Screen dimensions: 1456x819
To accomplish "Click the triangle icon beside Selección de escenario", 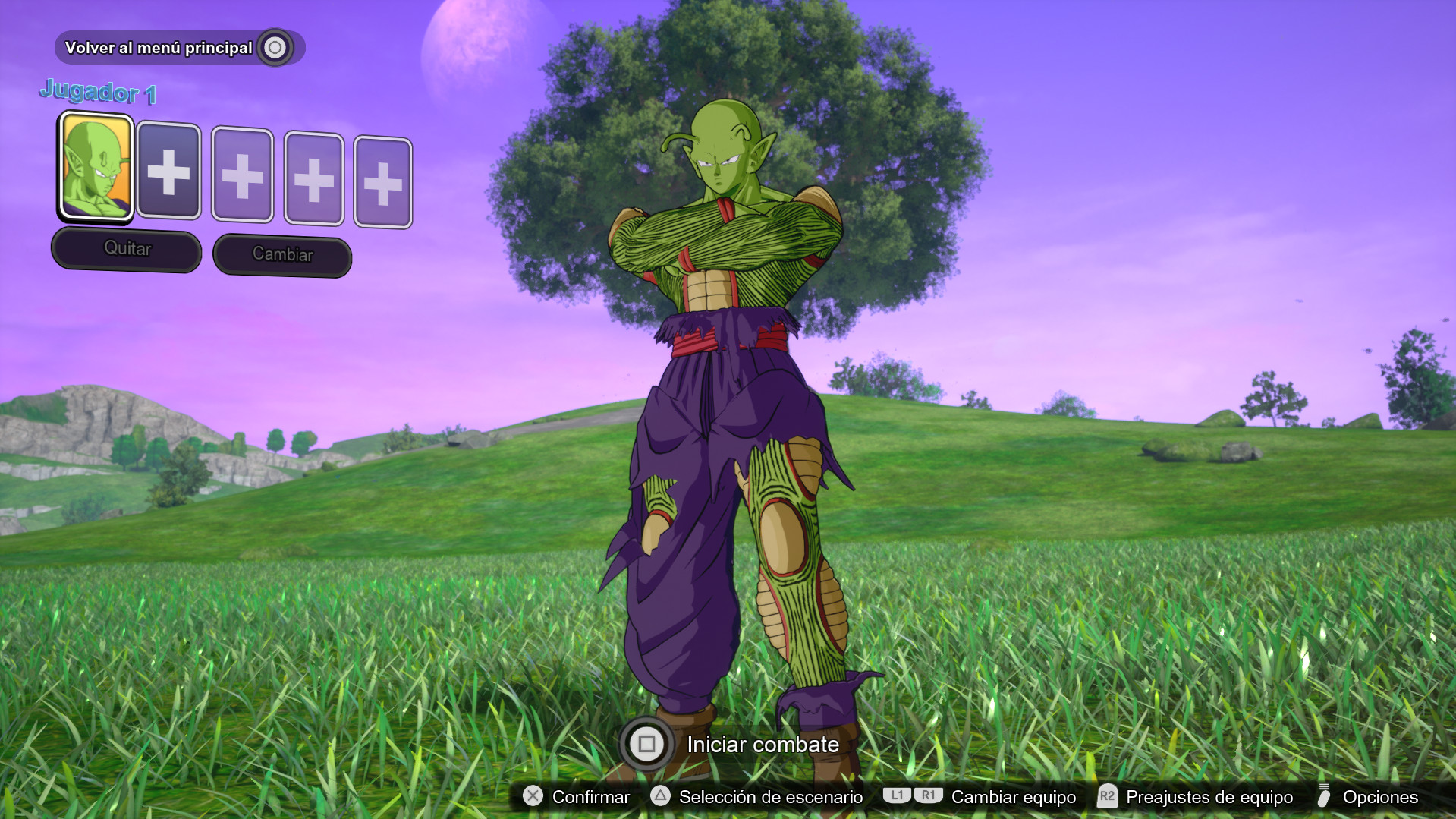I will point(659,797).
